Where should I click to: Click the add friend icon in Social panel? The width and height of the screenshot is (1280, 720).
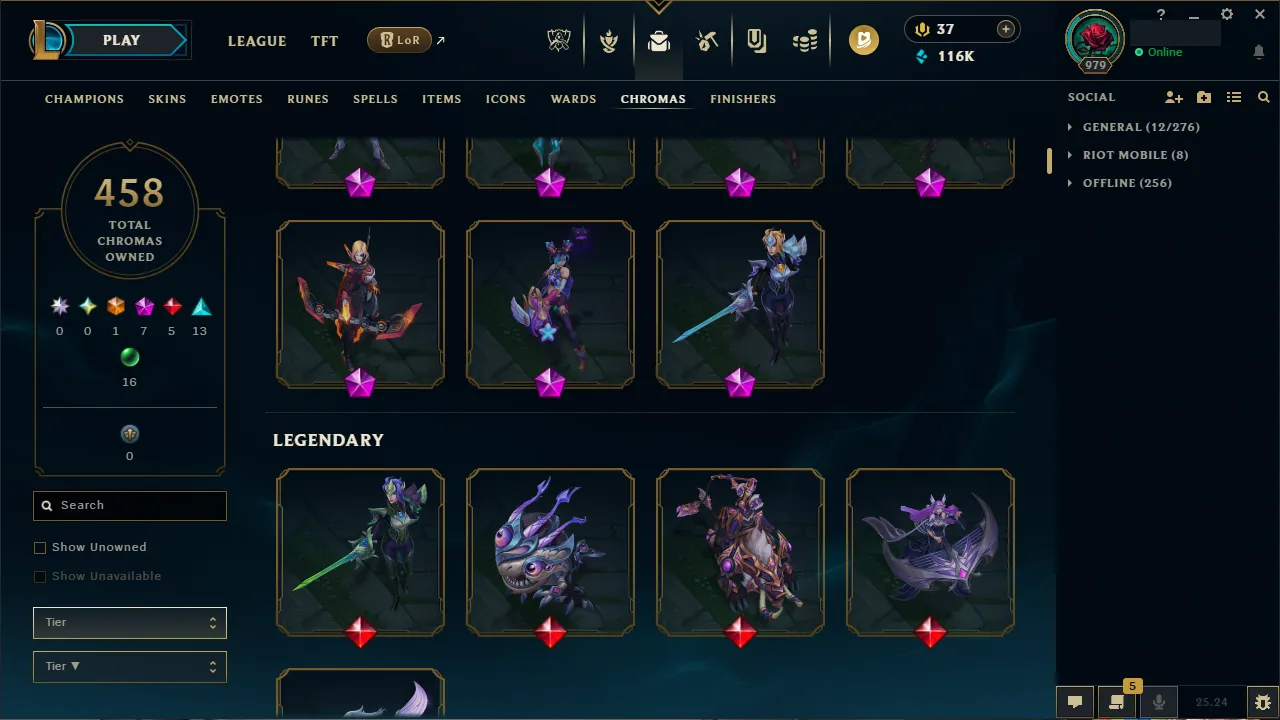[x=1174, y=97]
